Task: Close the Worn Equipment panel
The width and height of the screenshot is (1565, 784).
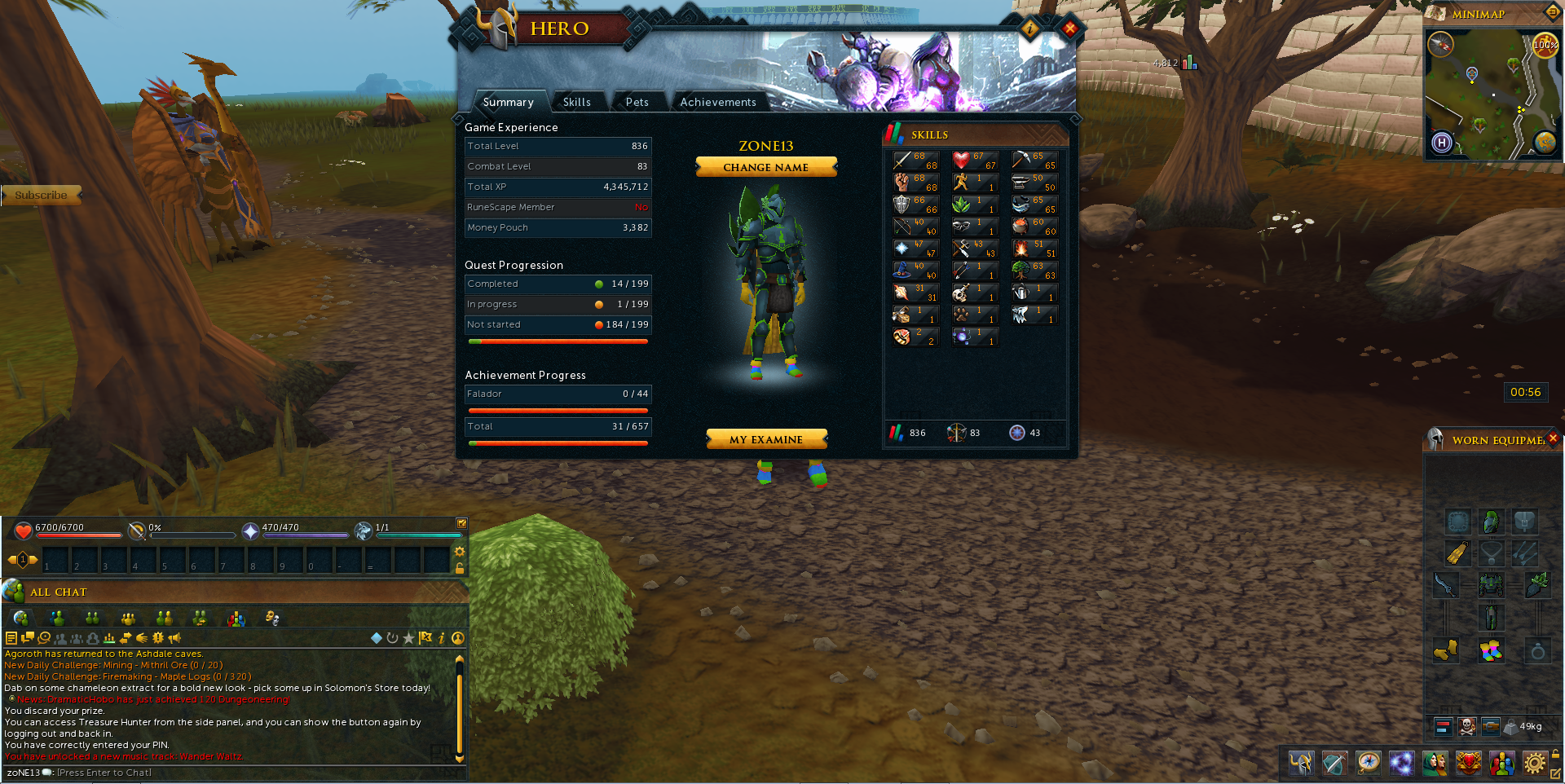Action: click(1553, 438)
